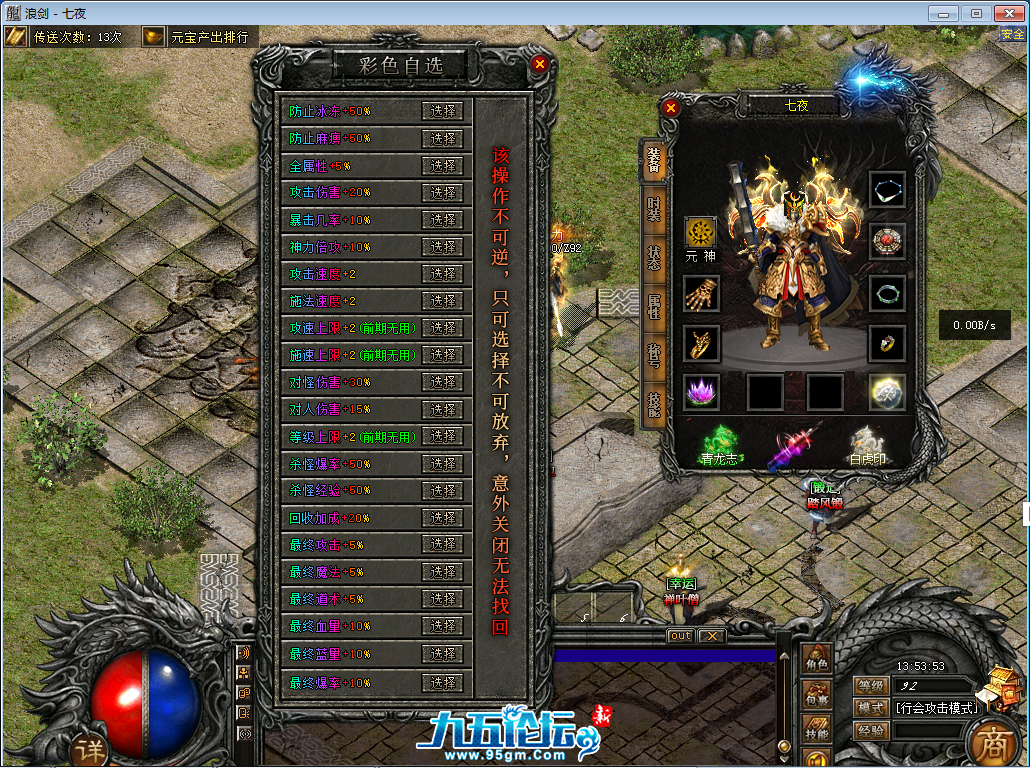This screenshot has height=768, width=1030.
Task: Switch to the 时装 costume tab
Action: [653, 210]
